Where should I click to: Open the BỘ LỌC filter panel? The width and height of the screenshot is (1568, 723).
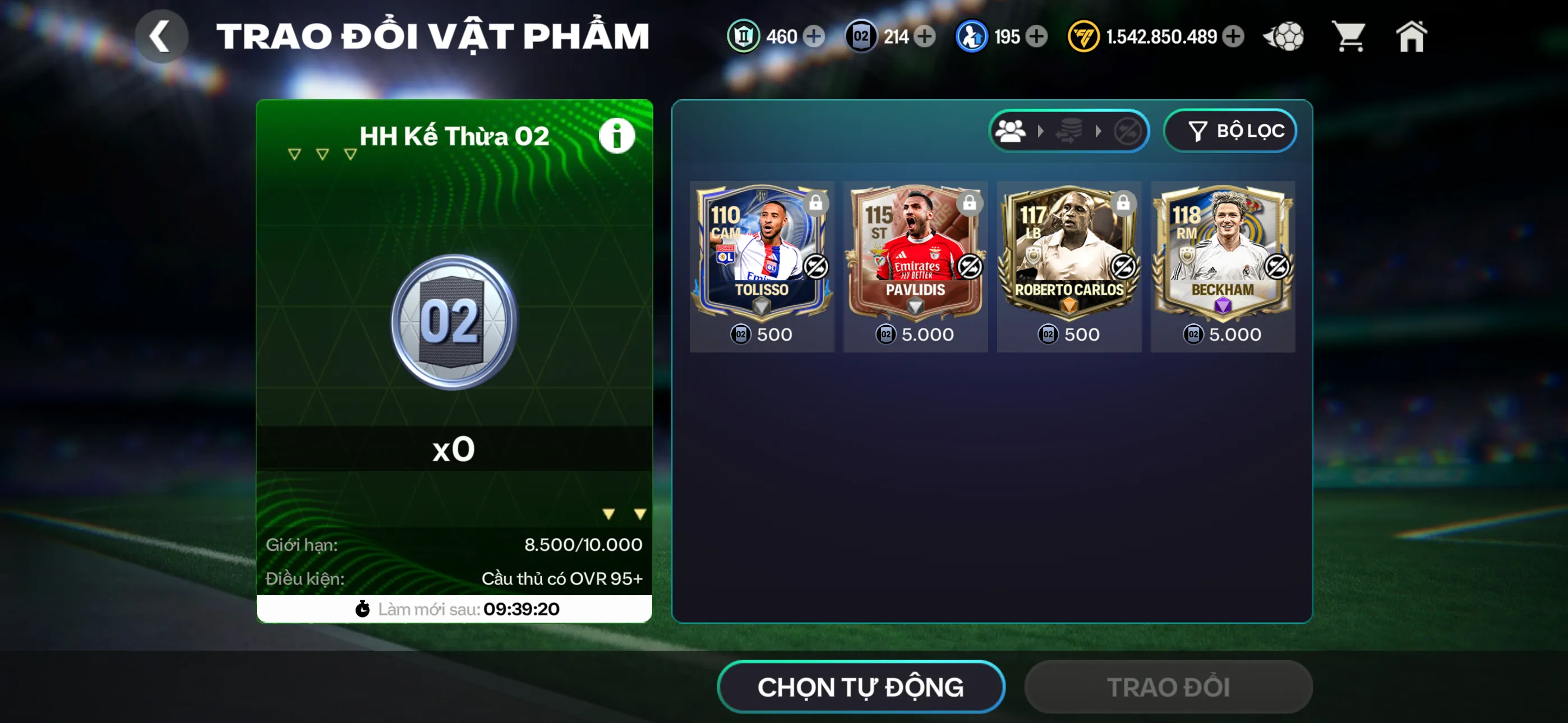(1230, 130)
